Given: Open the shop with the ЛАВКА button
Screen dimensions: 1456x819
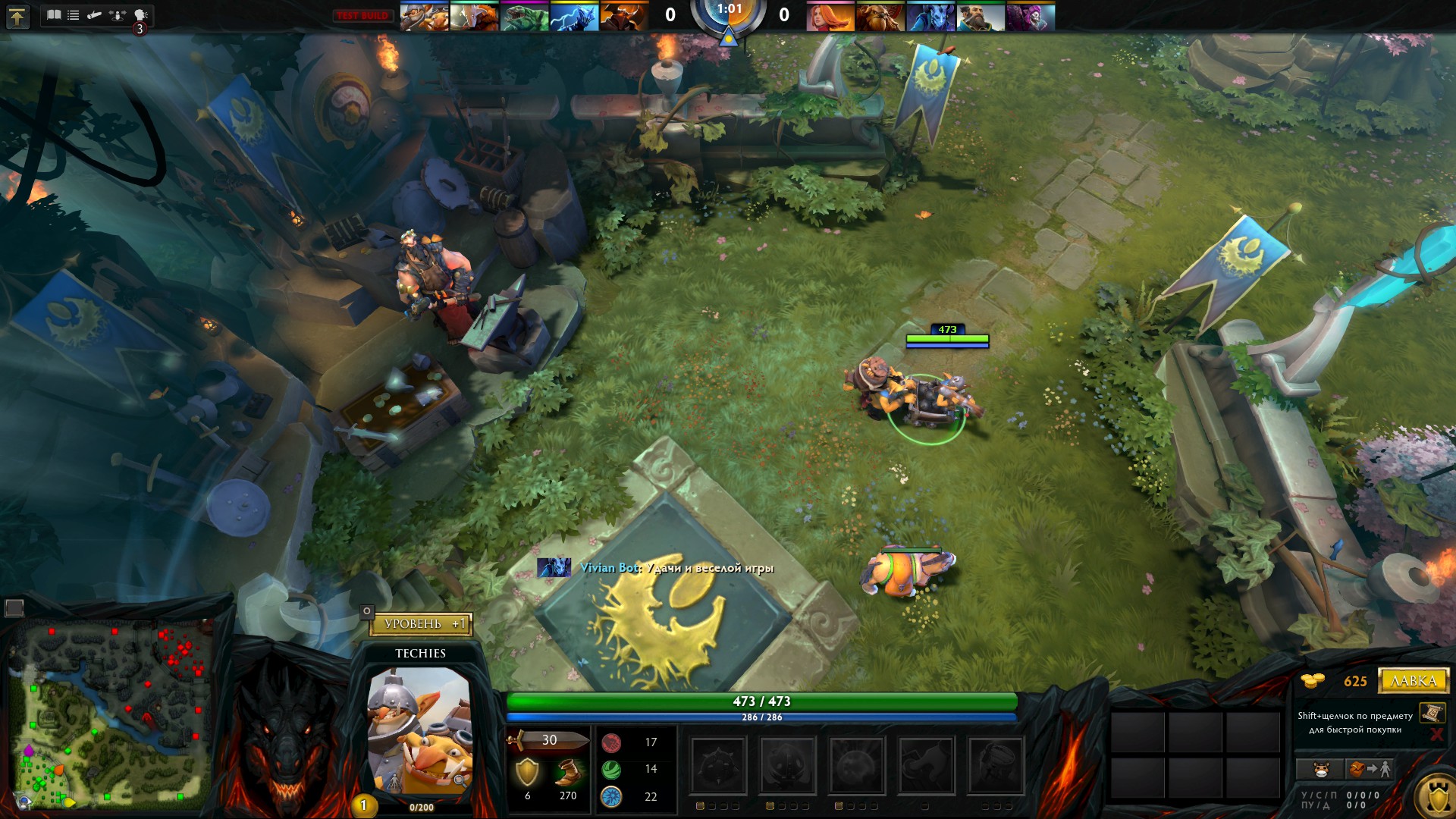Looking at the screenshot, I should coord(1413,680).
